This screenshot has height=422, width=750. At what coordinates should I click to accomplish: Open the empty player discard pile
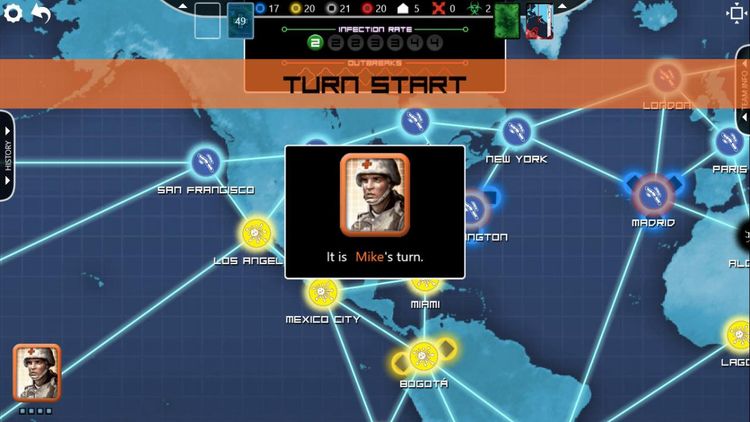point(208,19)
